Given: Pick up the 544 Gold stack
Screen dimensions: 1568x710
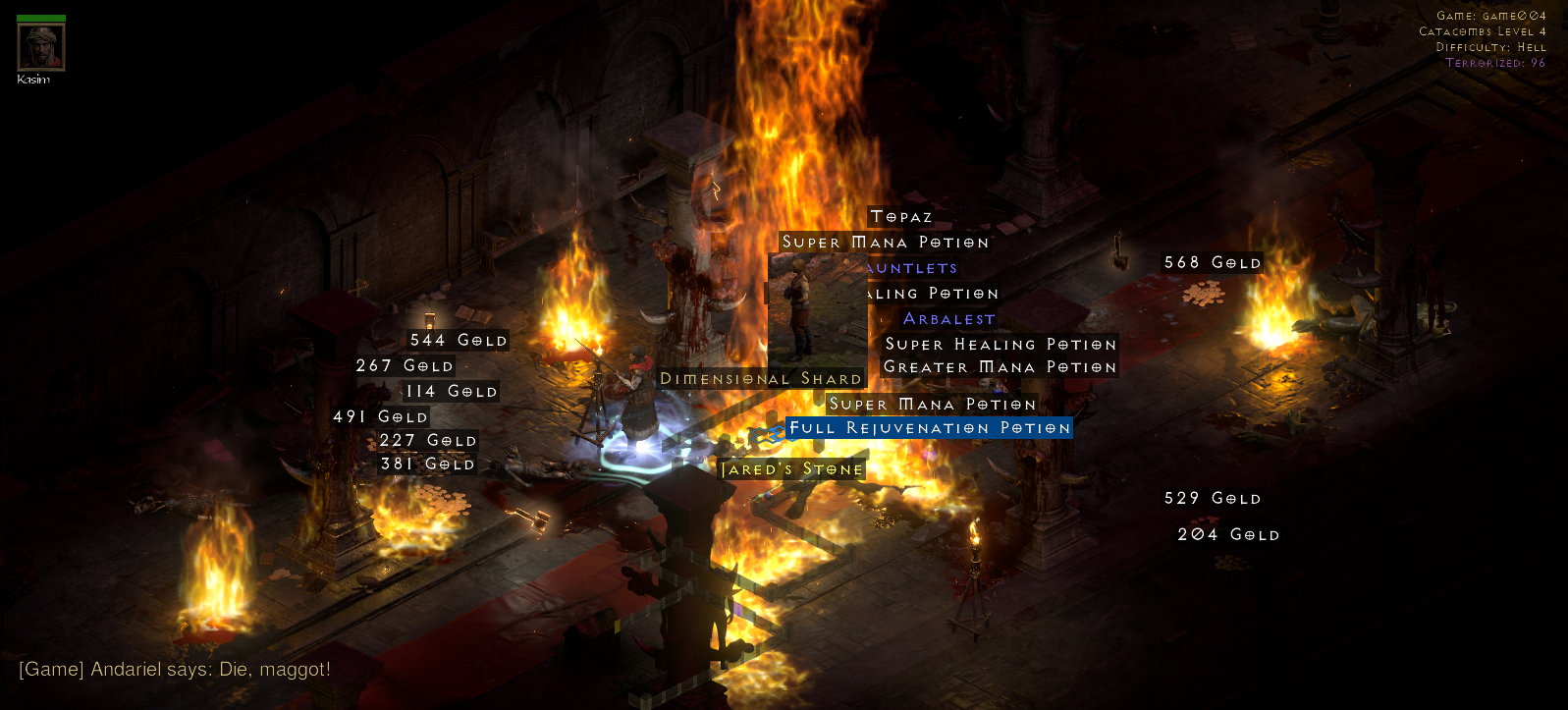Looking at the screenshot, I should (x=458, y=340).
